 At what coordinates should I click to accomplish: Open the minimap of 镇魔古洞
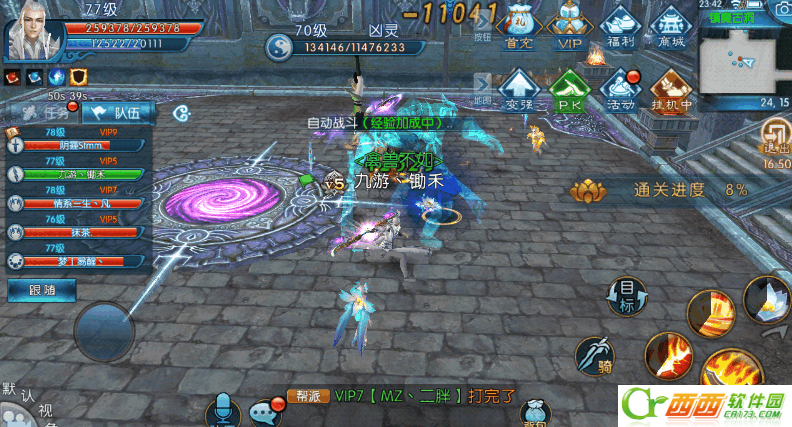[x=744, y=59]
